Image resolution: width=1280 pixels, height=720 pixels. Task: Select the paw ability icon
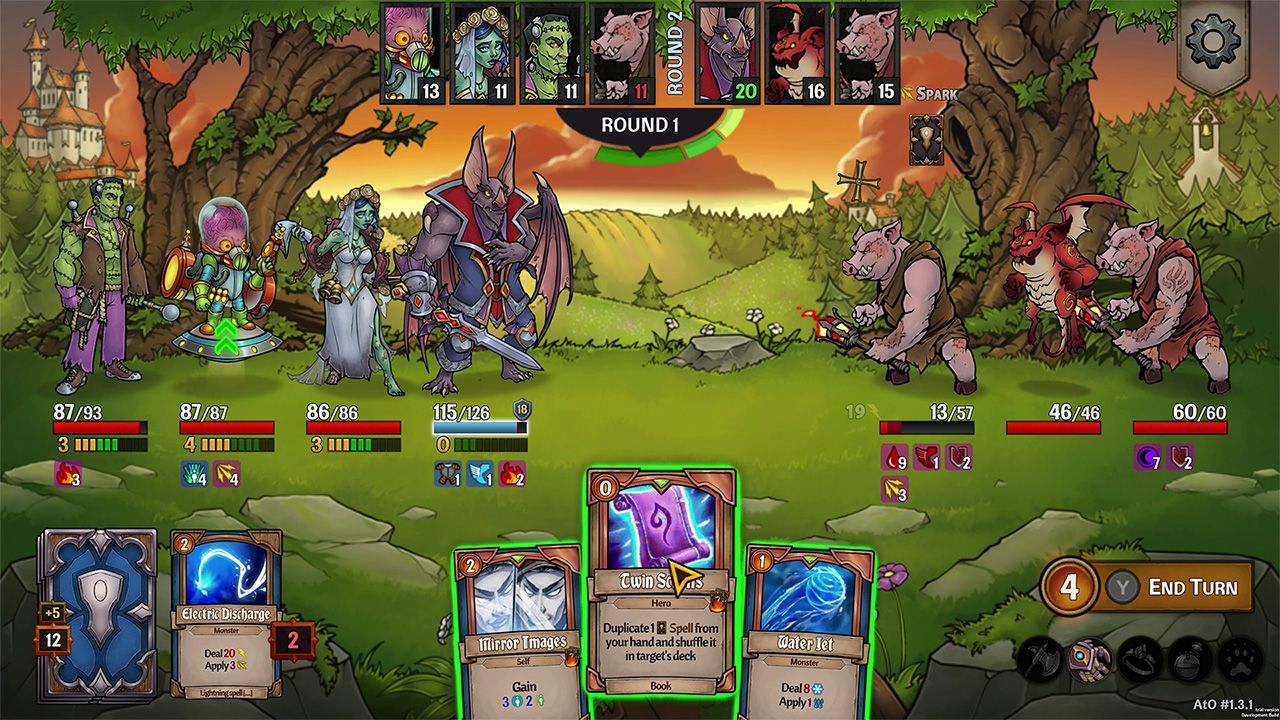click(x=1238, y=660)
